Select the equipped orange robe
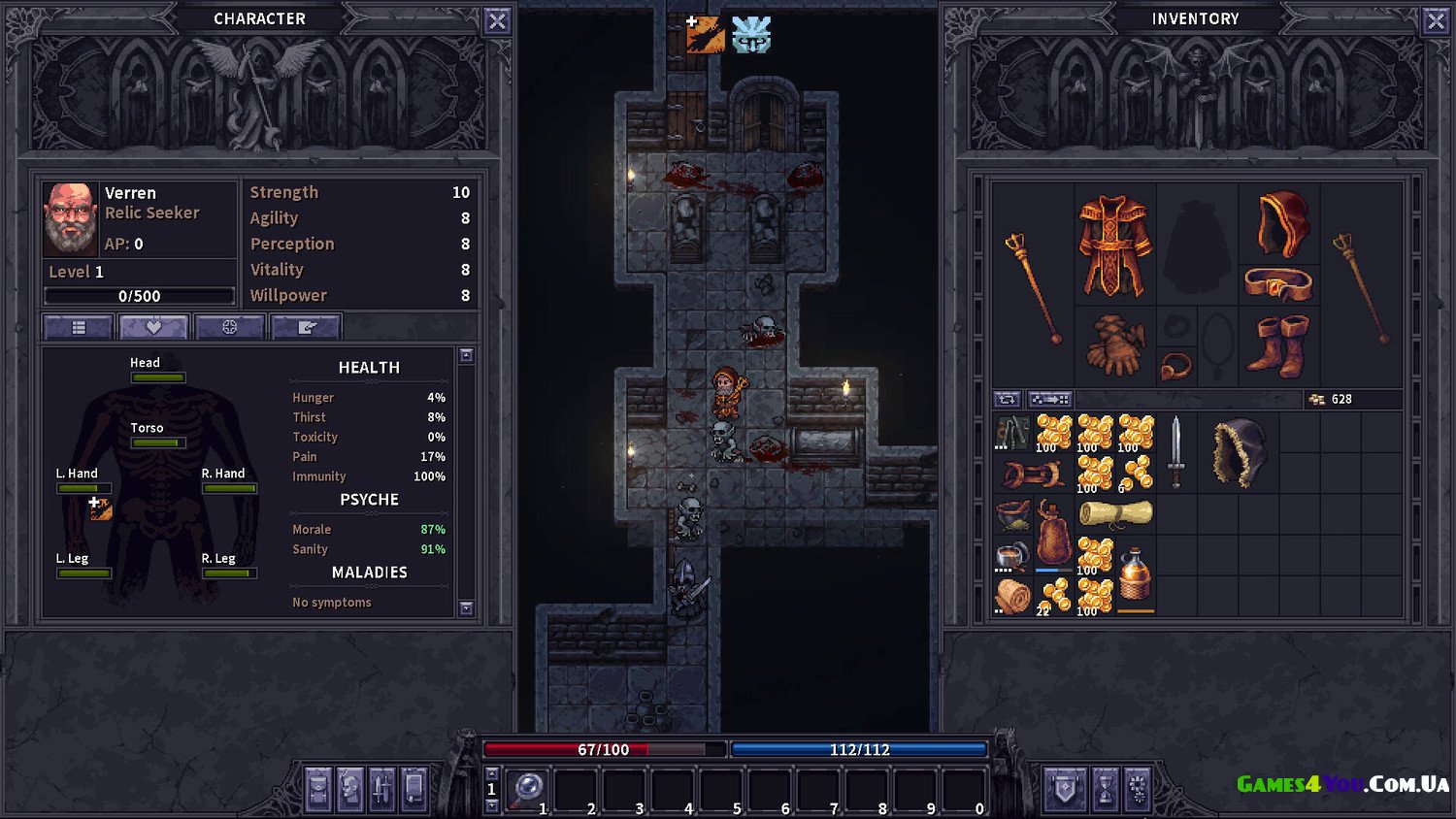 tap(1114, 245)
